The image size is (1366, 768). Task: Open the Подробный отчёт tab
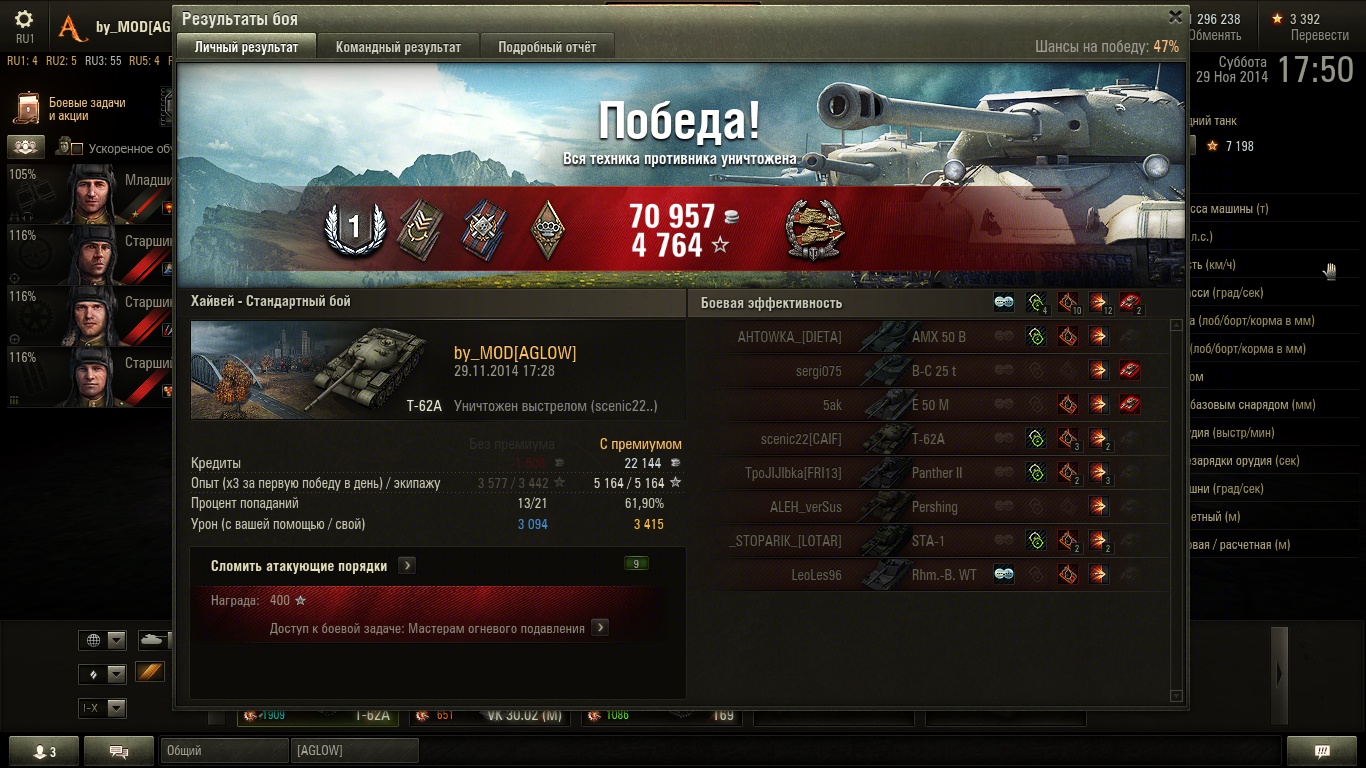click(x=547, y=47)
